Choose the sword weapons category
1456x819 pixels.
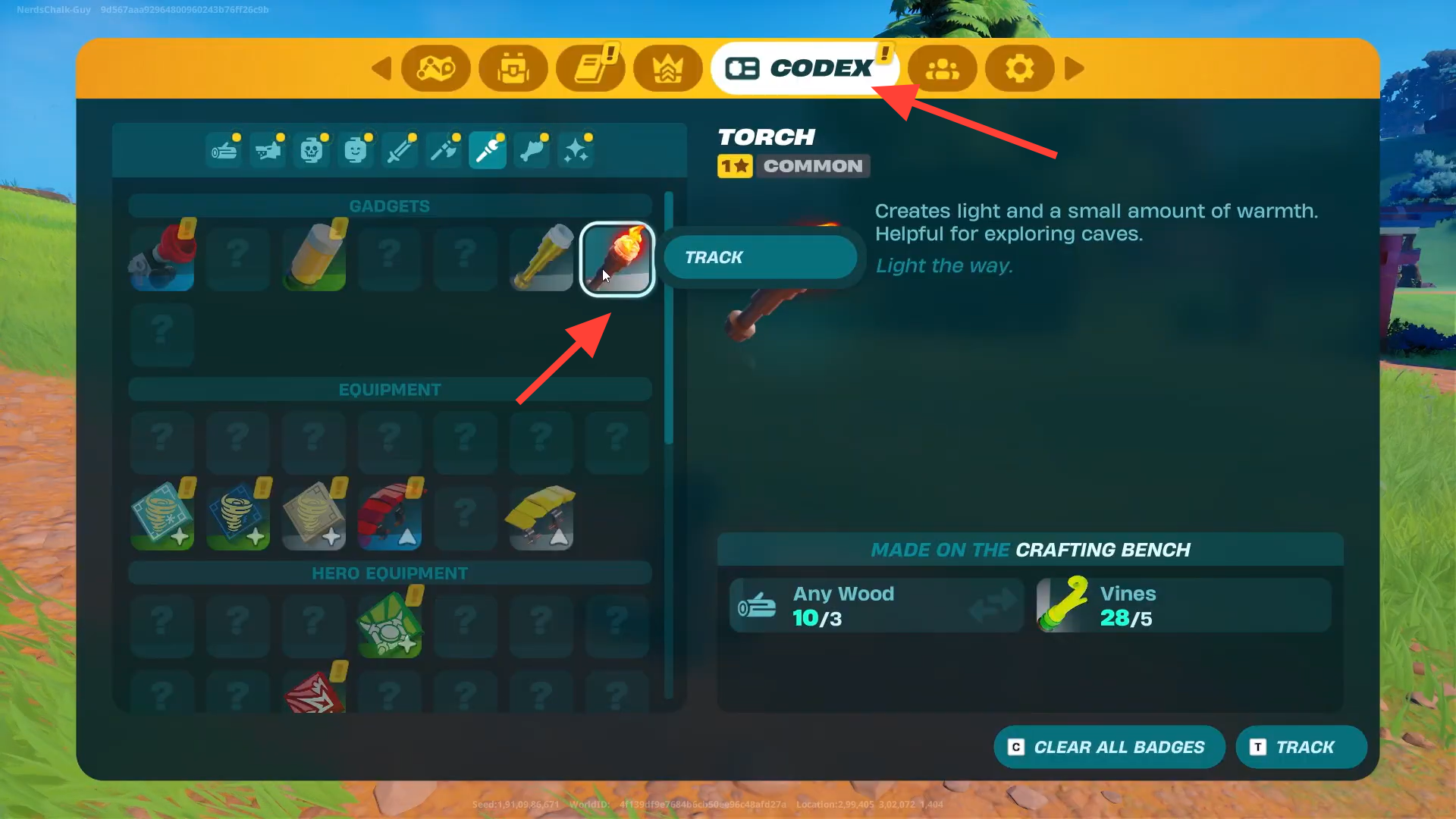pyautogui.click(x=400, y=150)
